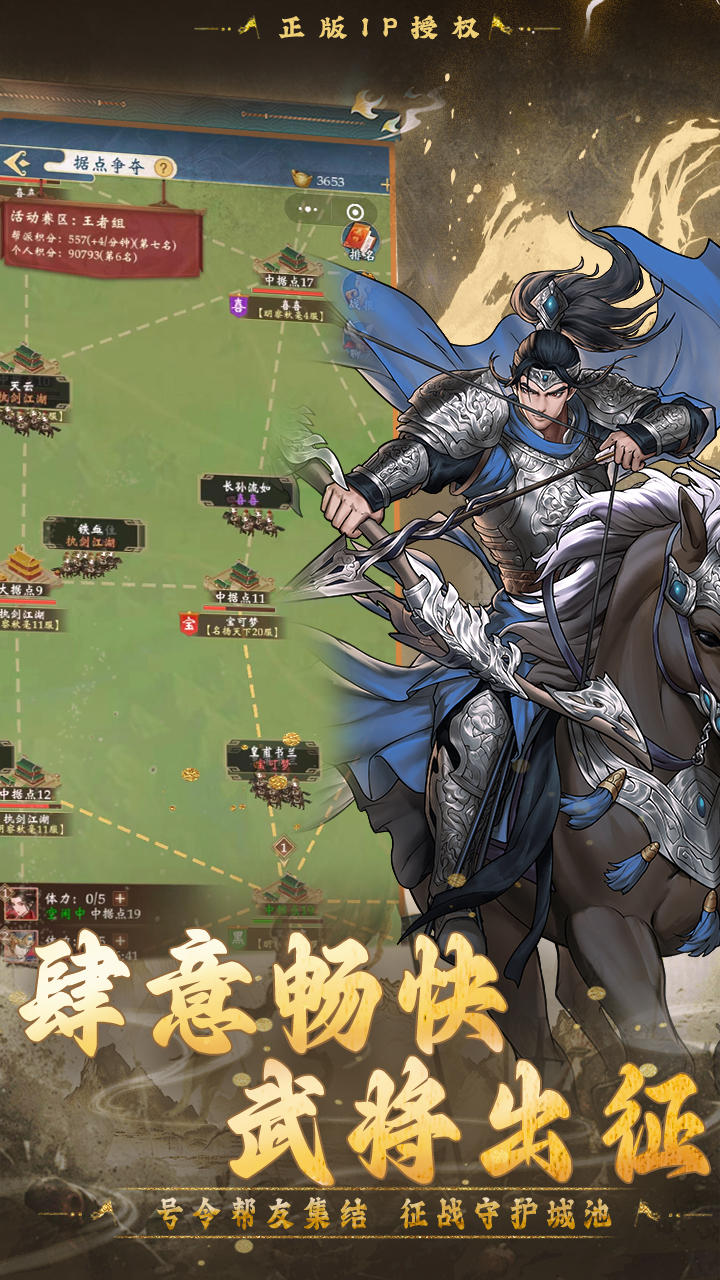Select the red-haired general portrait
This screenshot has width=720, height=1280.
(20, 904)
